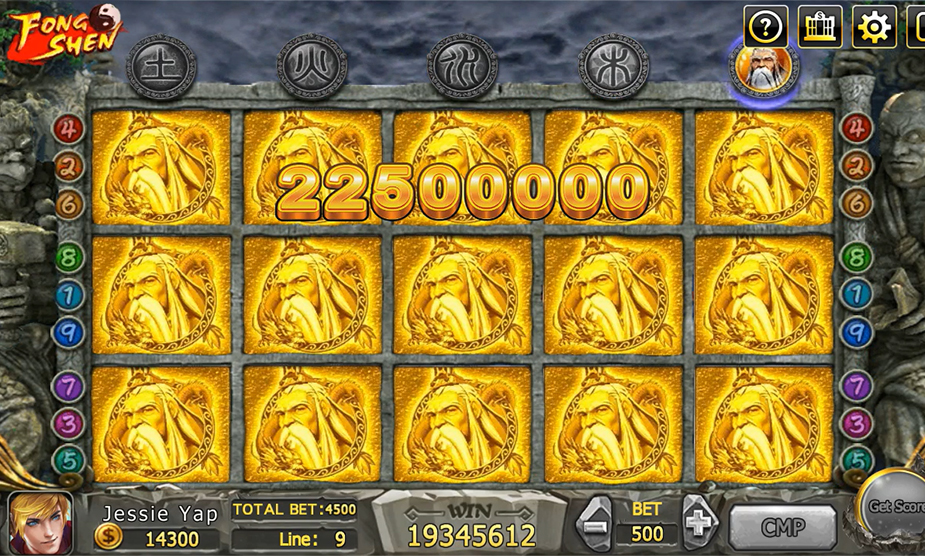Tap the Get Score button
The image size is (925, 556).
coord(895,507)
